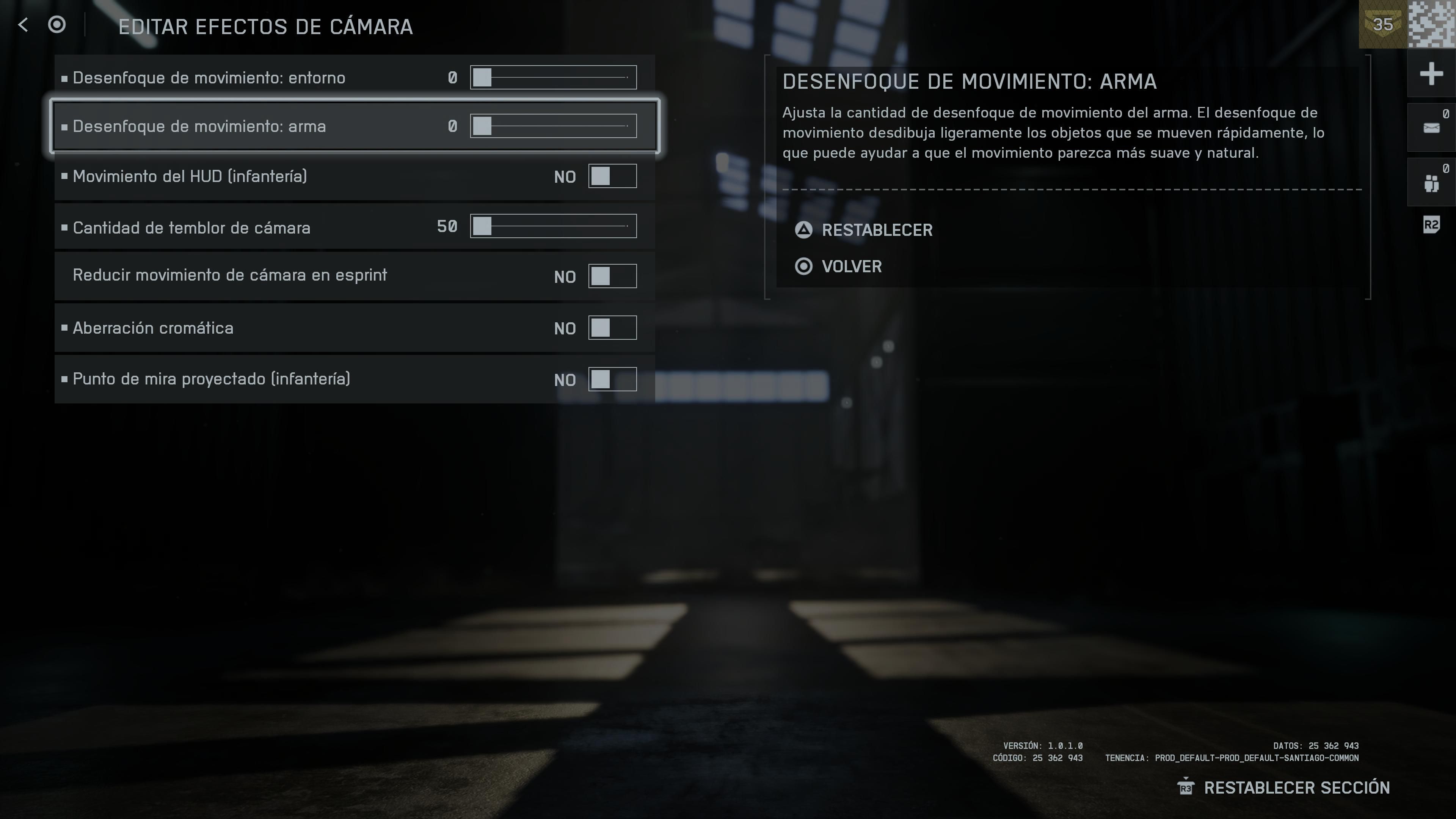Select the Cantidad de temblor de cámara row
Viewport: 1456px width, 819px height.
pos(226,227)
